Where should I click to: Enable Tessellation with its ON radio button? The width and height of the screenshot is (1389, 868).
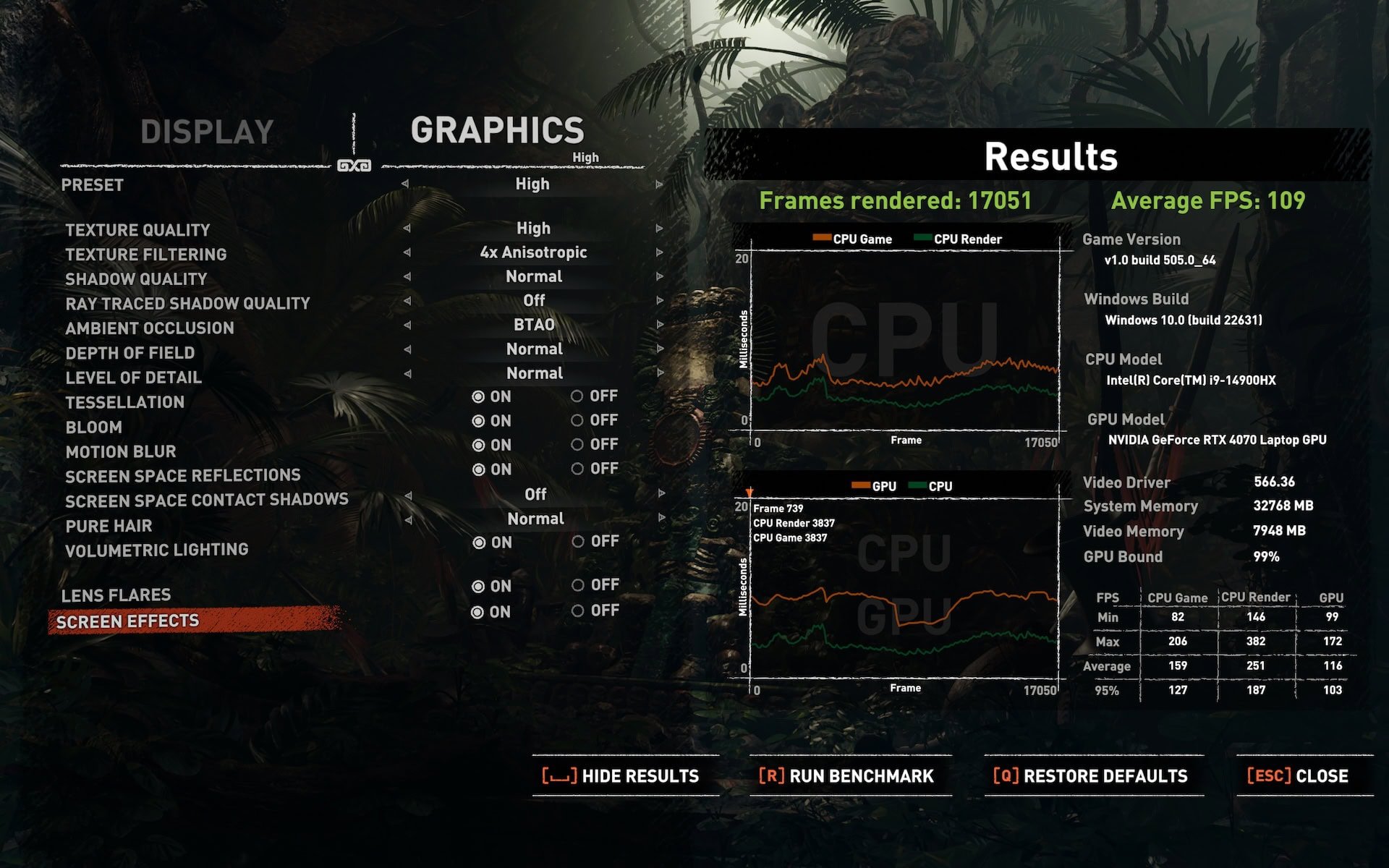477,396
